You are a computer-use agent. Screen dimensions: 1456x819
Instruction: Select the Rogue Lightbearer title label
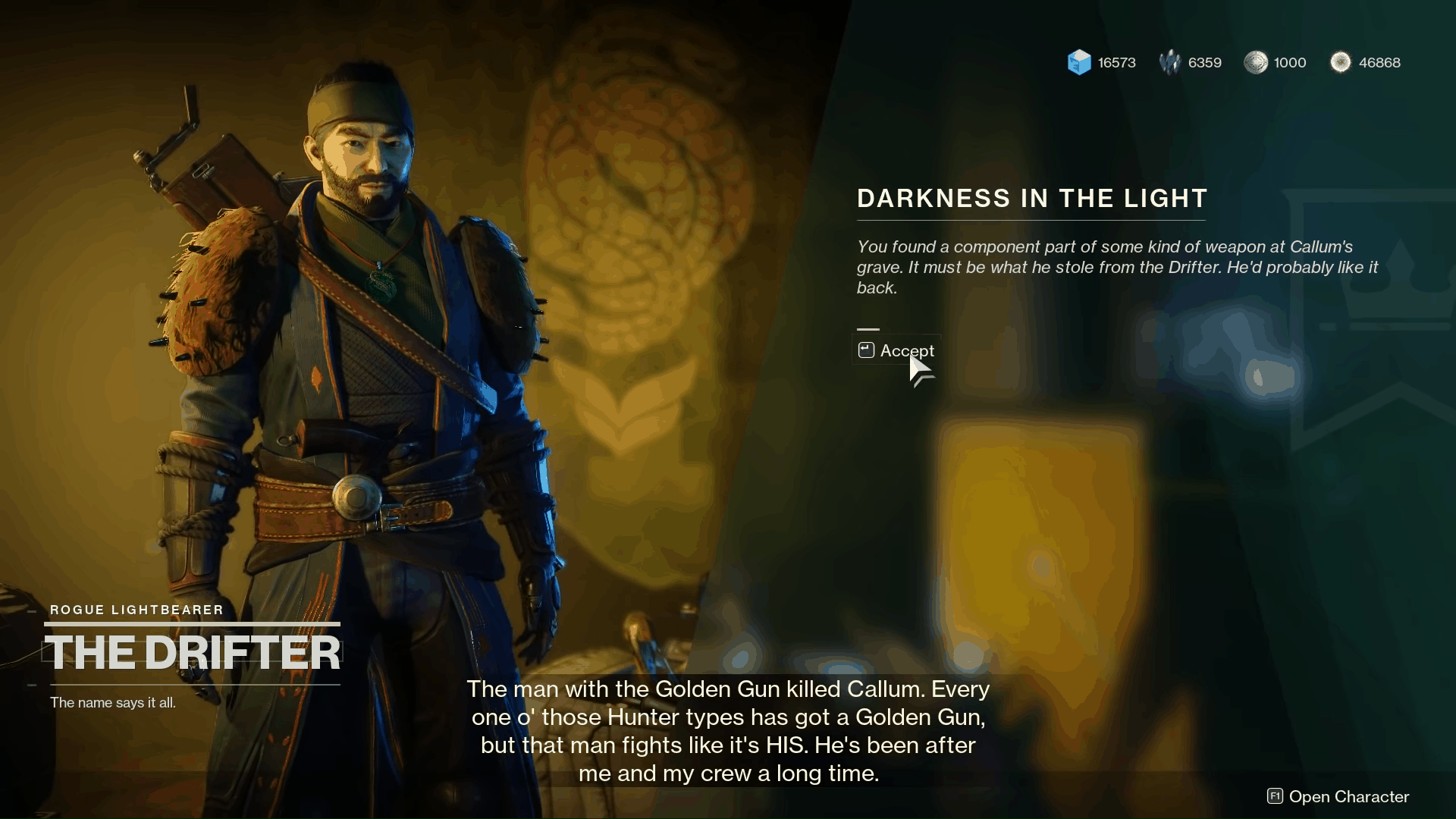pos(136,610)
